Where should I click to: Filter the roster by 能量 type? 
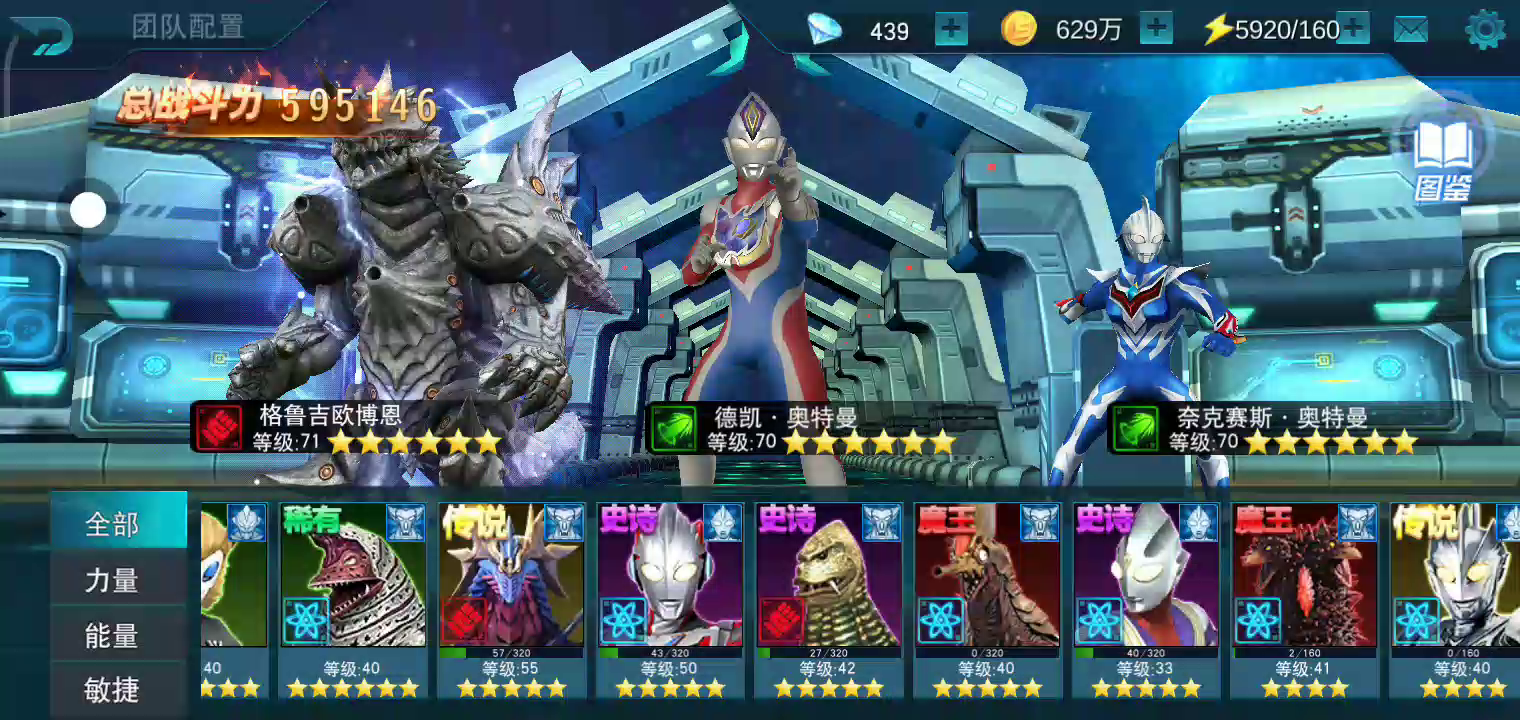[x=112, y=635]
